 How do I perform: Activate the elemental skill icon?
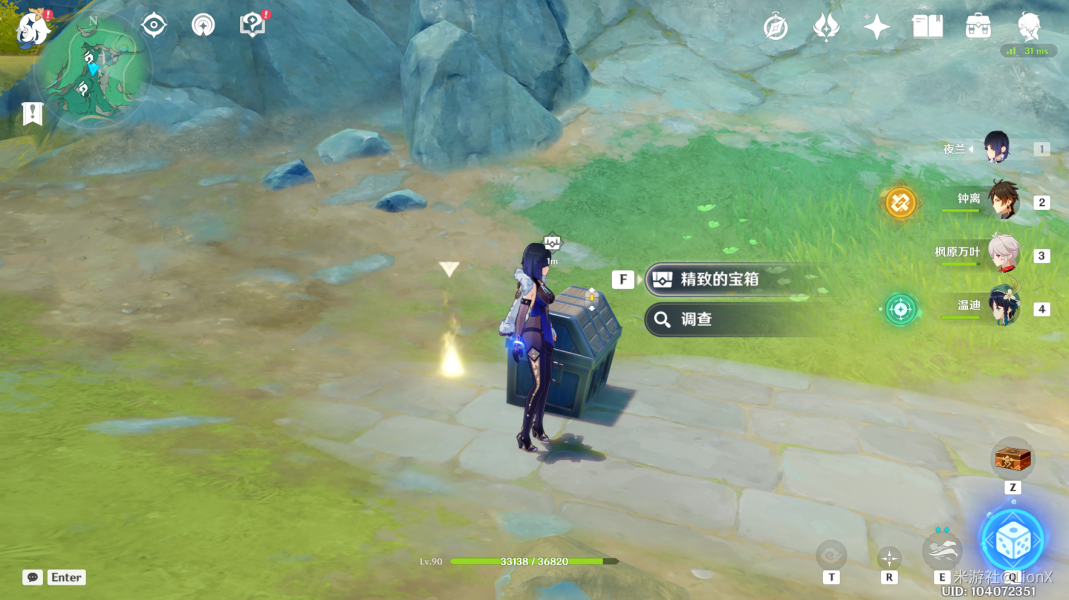pyautogui.click(x=942, y=549)
